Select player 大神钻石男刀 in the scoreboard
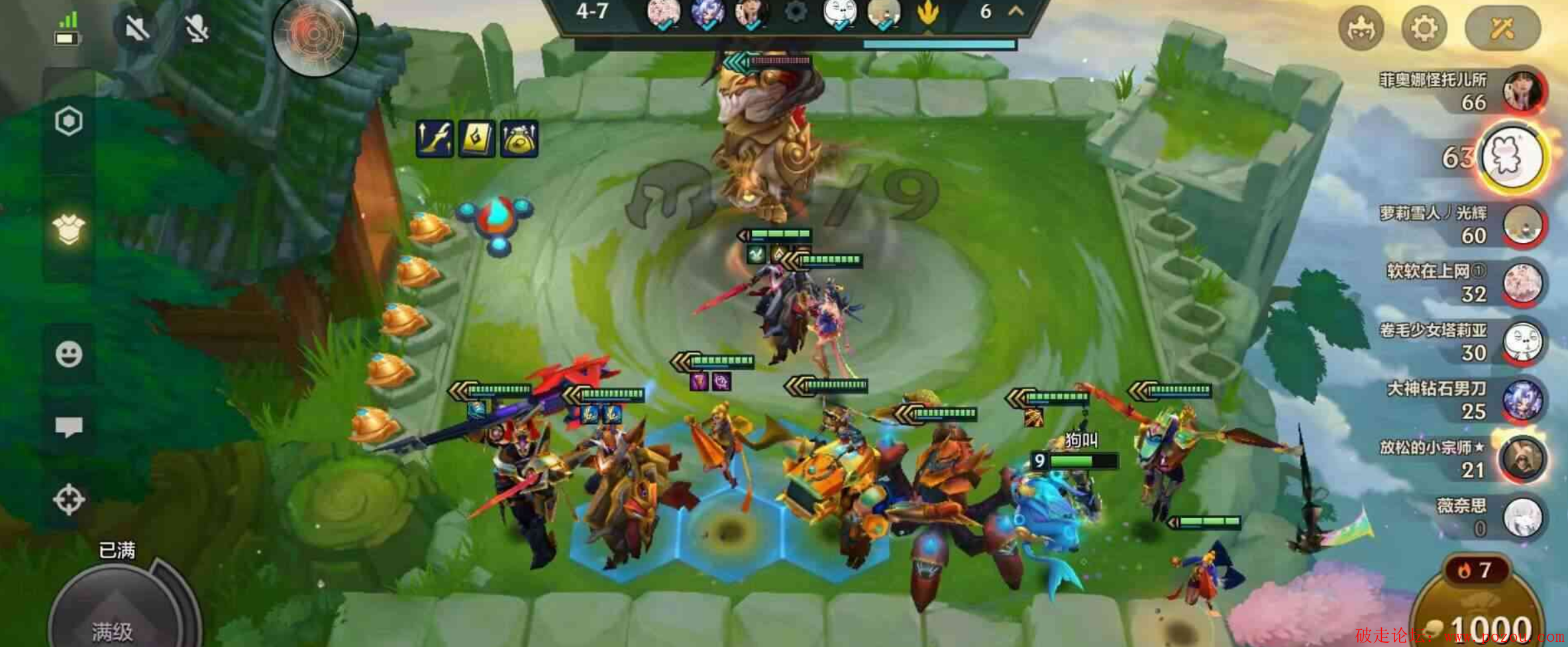Image resolution: width=1568 pixels, height=647 pixels. pyautogui.click(x=1522, y=400)
